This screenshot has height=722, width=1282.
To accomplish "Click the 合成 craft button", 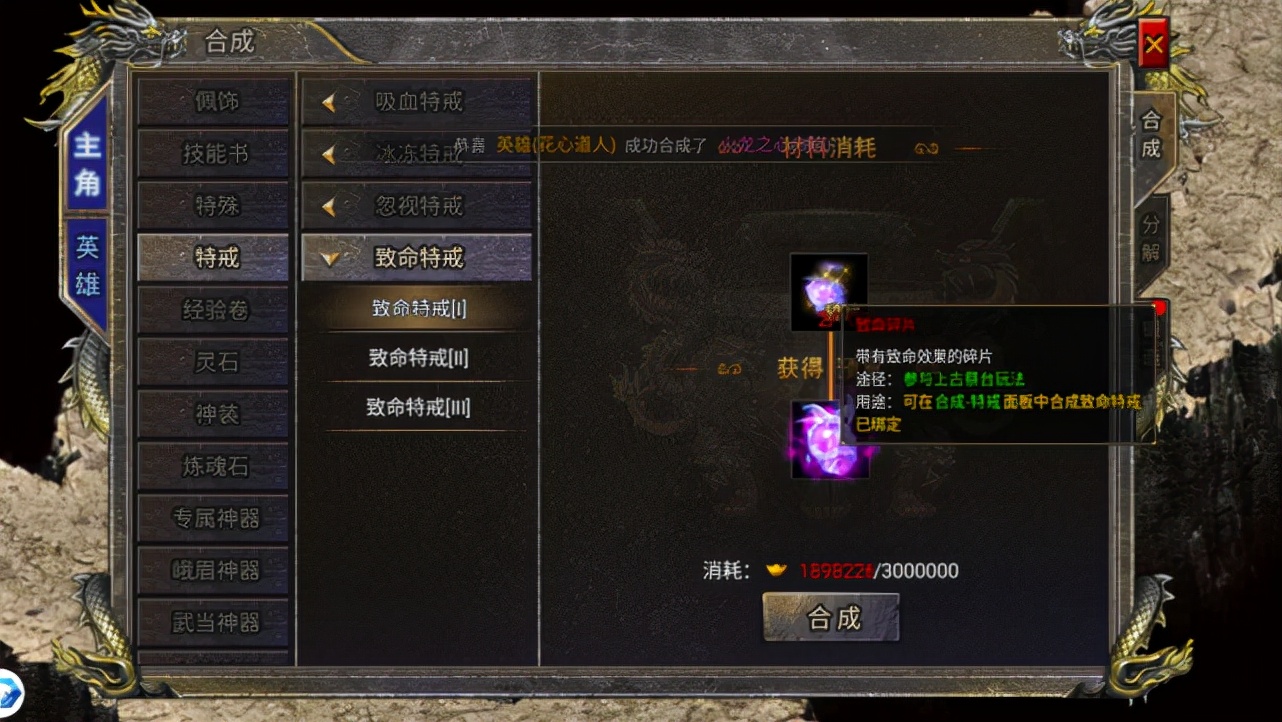I will 831,617.
